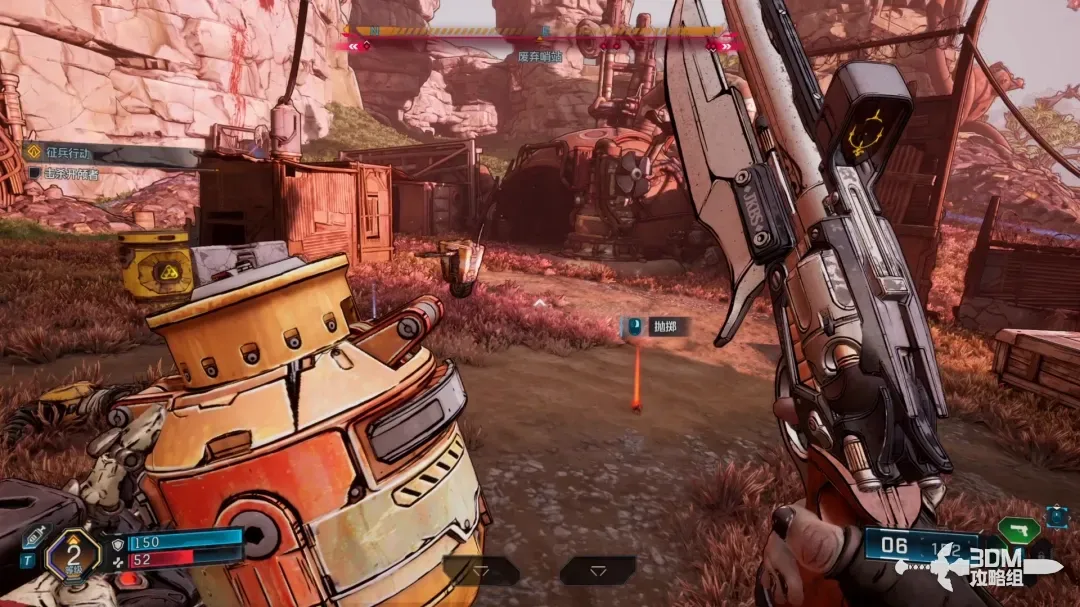The height and width of the screenshot is (607, 1080).
Task: Select the 击杀开颅者 objective checkbox
Action: coord(35,173)
